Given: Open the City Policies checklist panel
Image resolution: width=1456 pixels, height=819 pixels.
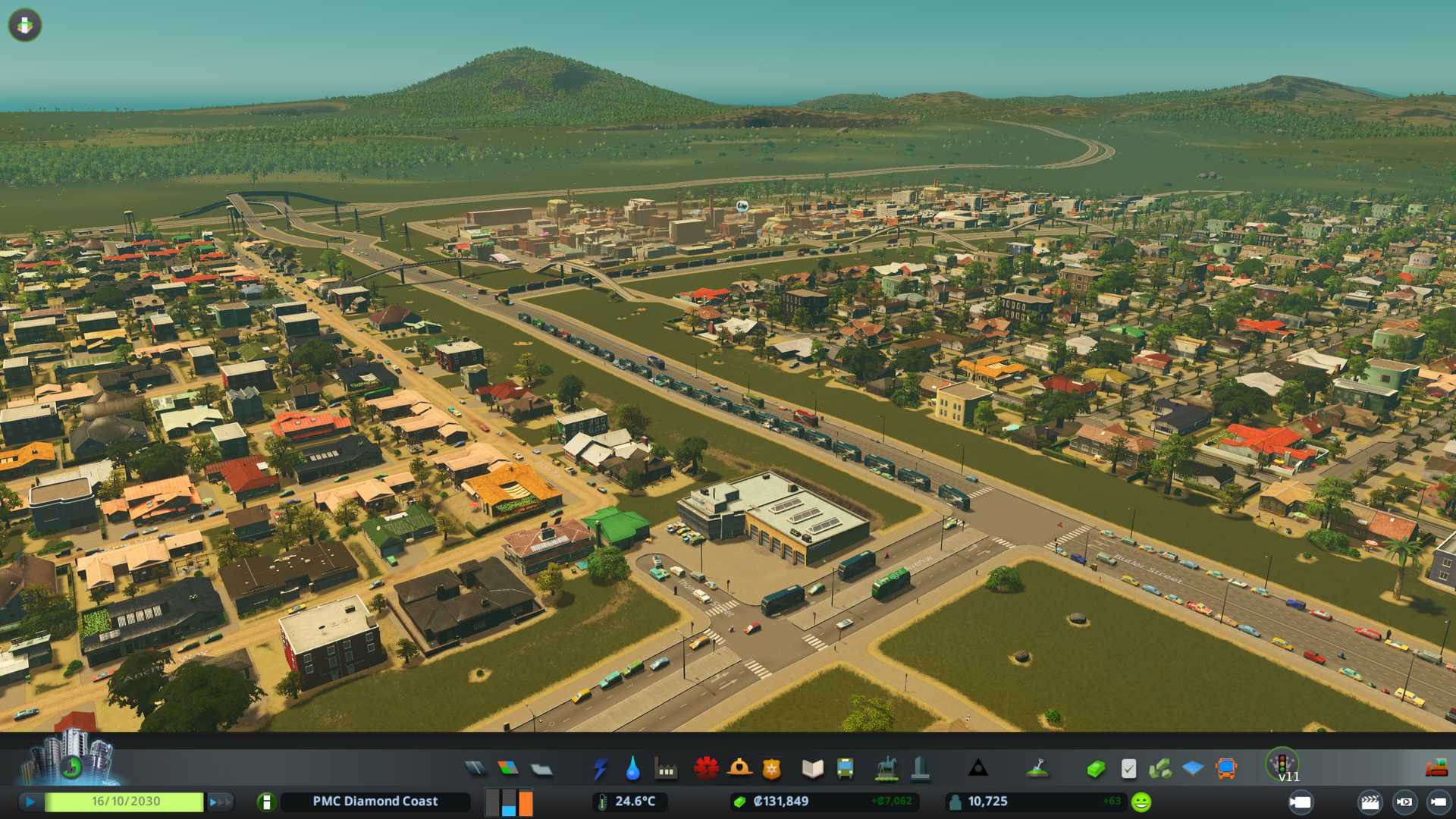Looking at the screenshot, I should click(1128, 769).
